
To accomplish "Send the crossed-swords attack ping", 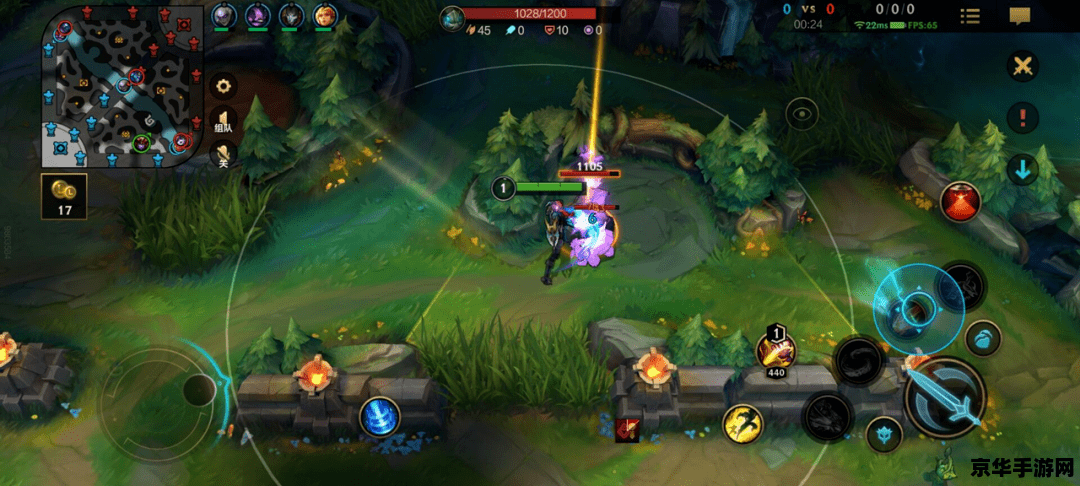I will [x=1022, y=67].
